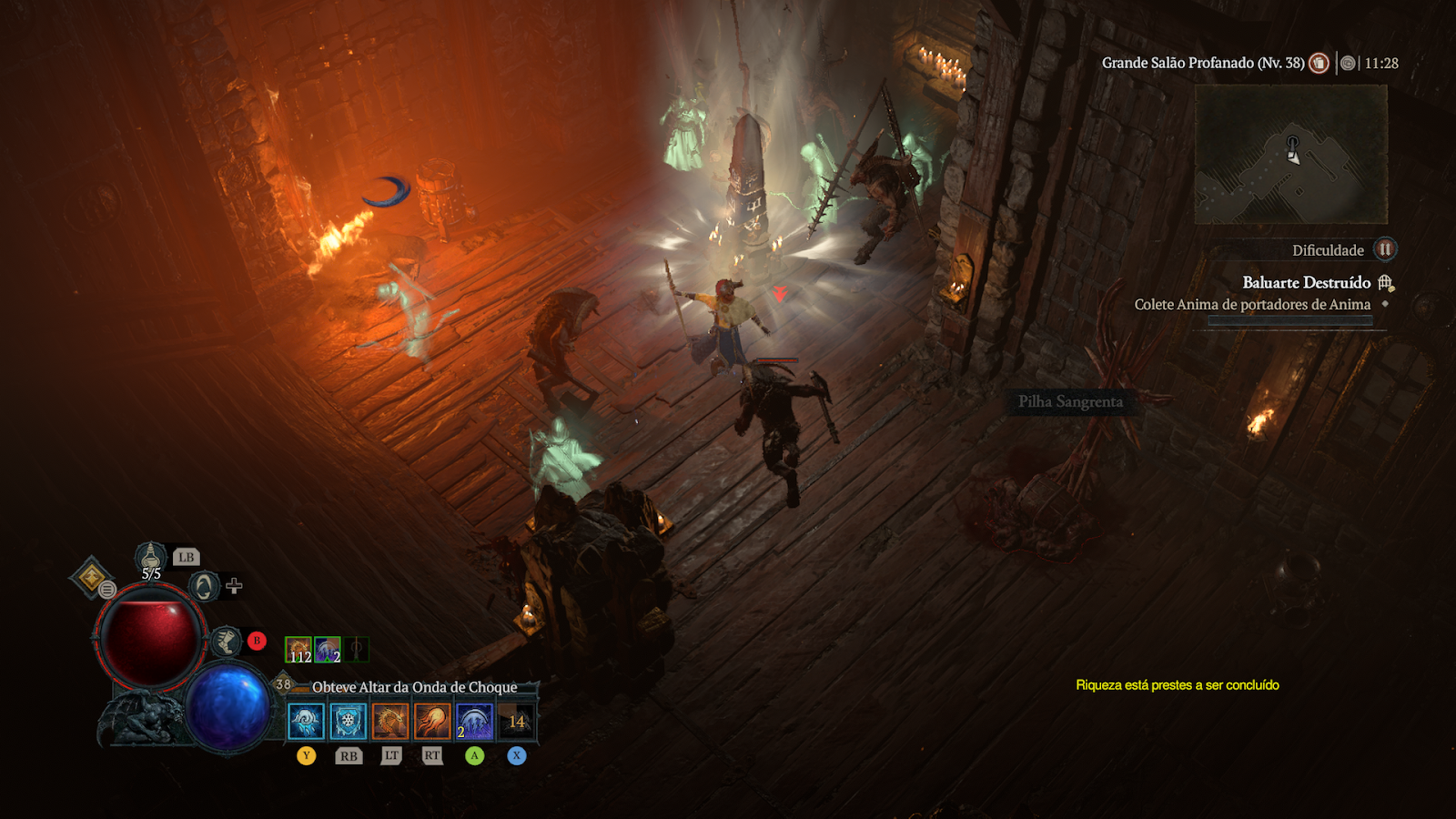Click the level 38 badge
This screenshot has width=1456, height=819.
pos(283,684)
